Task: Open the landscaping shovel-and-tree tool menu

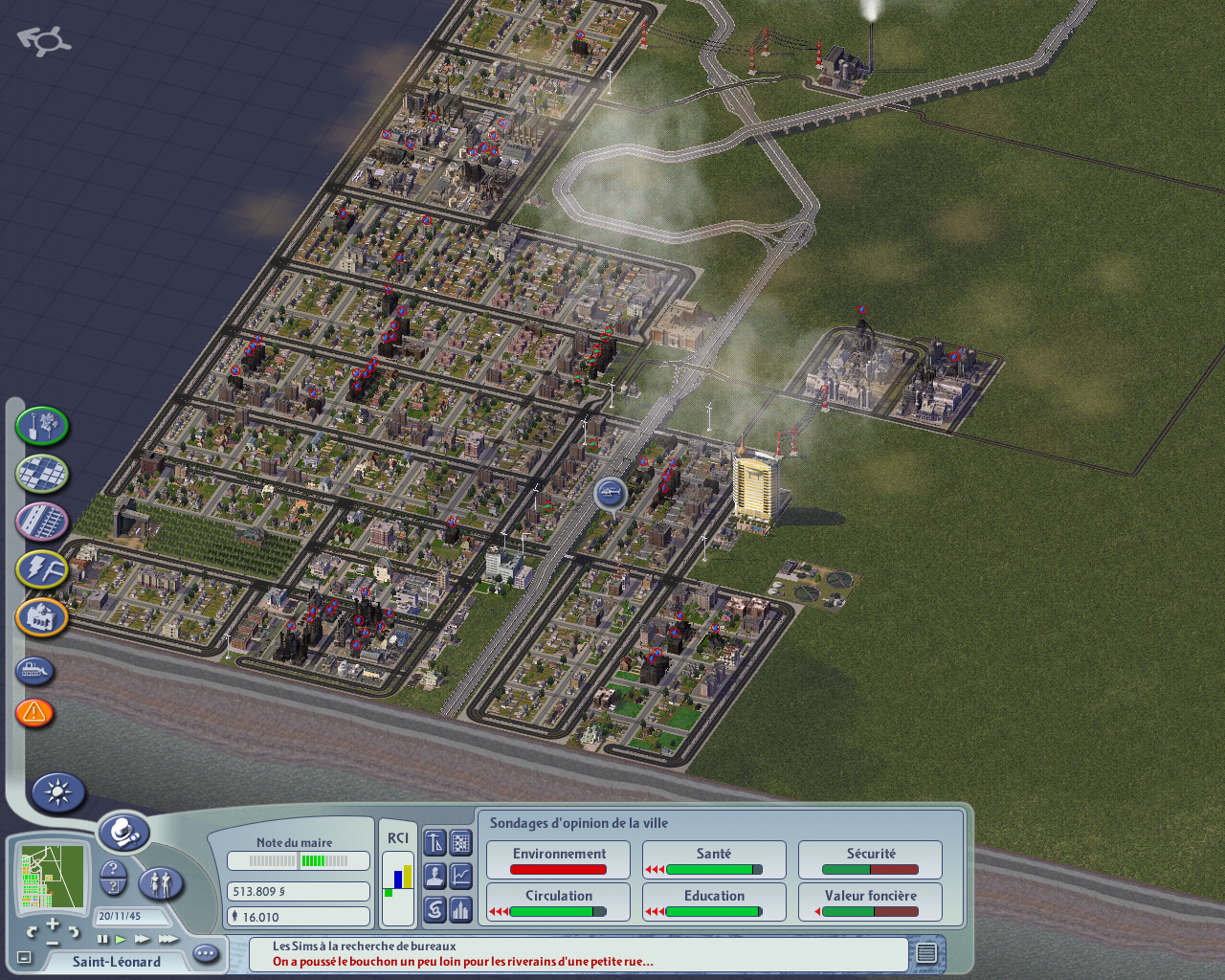Action: pyautogui.click(x=42, y=426)
